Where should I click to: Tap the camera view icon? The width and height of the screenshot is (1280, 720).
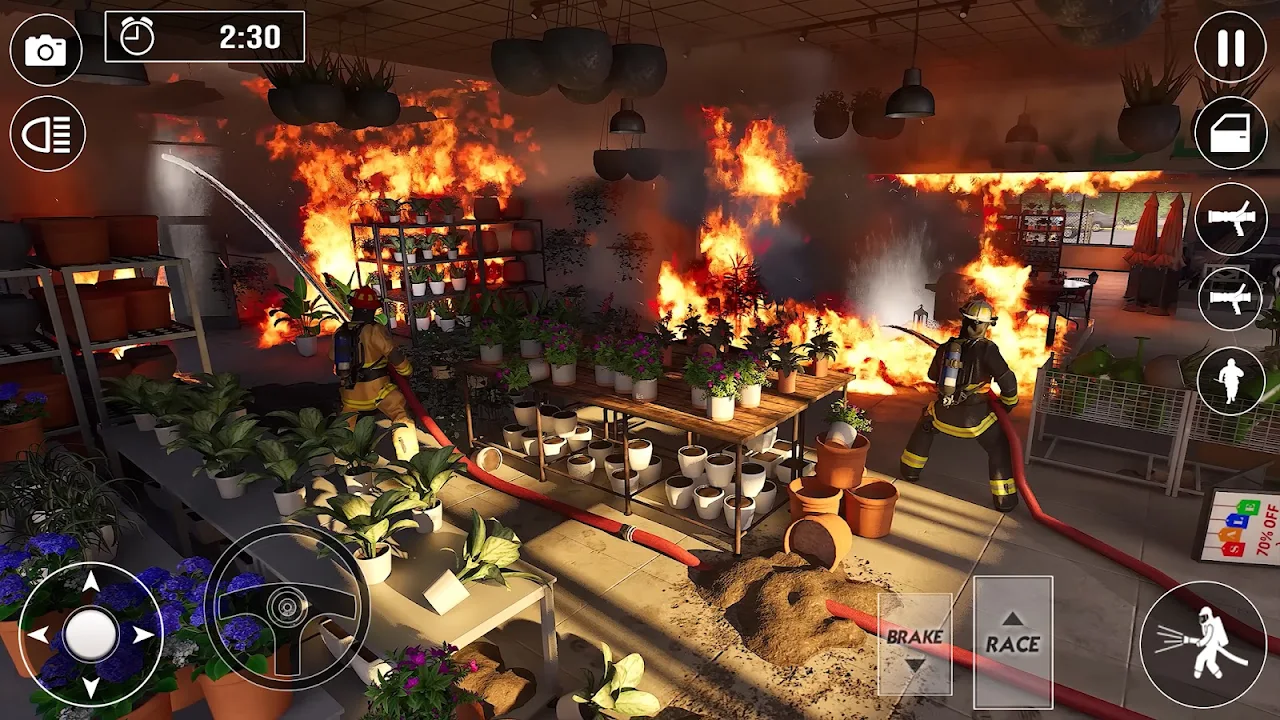click(46, 50)
